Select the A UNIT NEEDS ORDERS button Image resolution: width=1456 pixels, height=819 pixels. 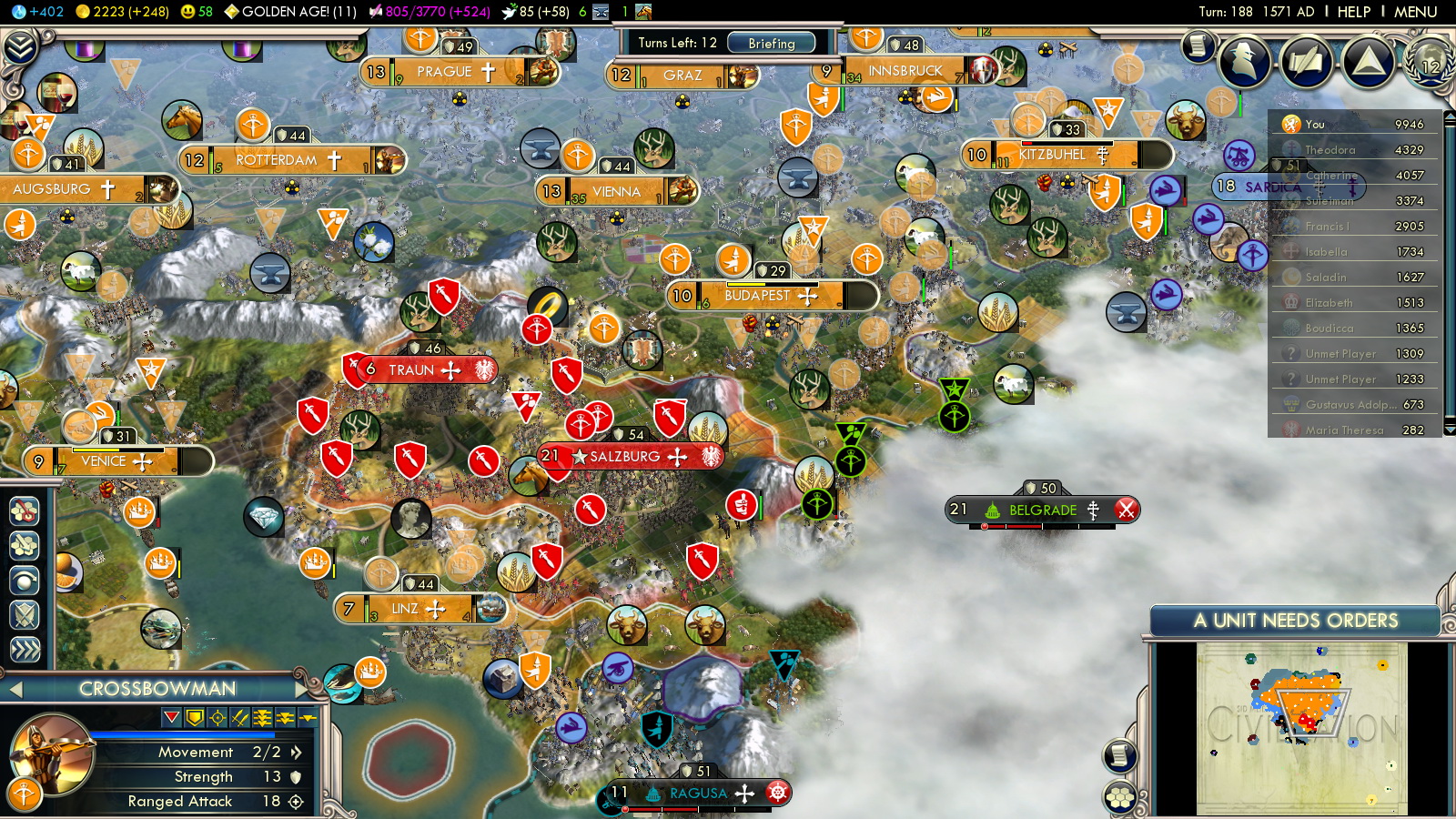point(1295,621)
